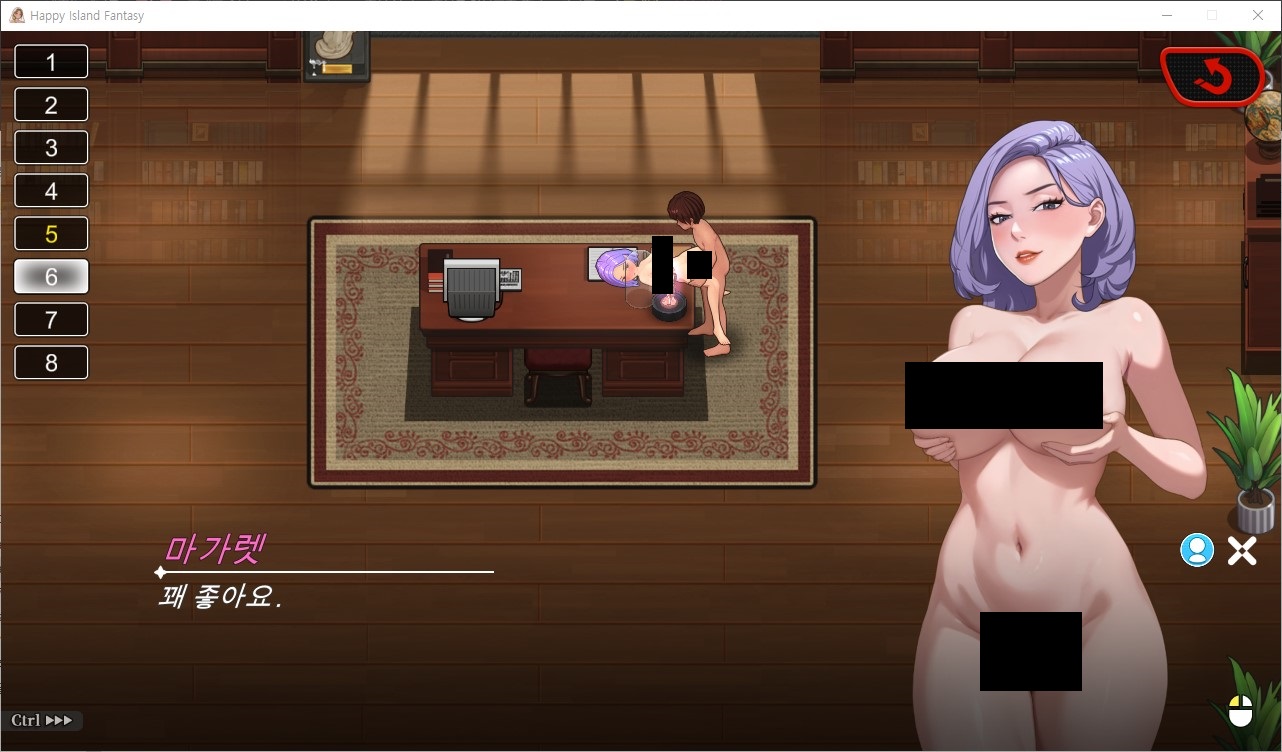Activate the yellow number 5 button
The width and height of the screenshot is (1282, 752).
tap(51, 234)
